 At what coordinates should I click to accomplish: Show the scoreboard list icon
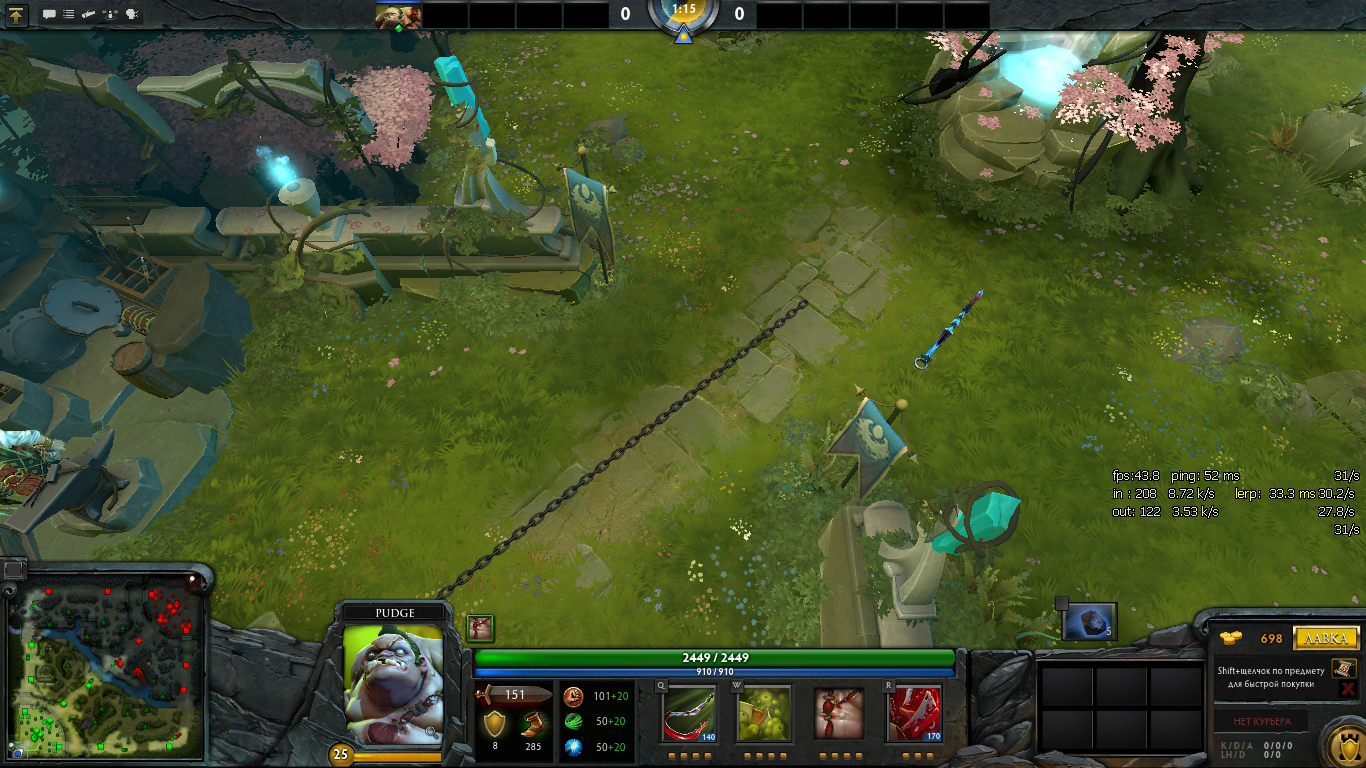68,15
